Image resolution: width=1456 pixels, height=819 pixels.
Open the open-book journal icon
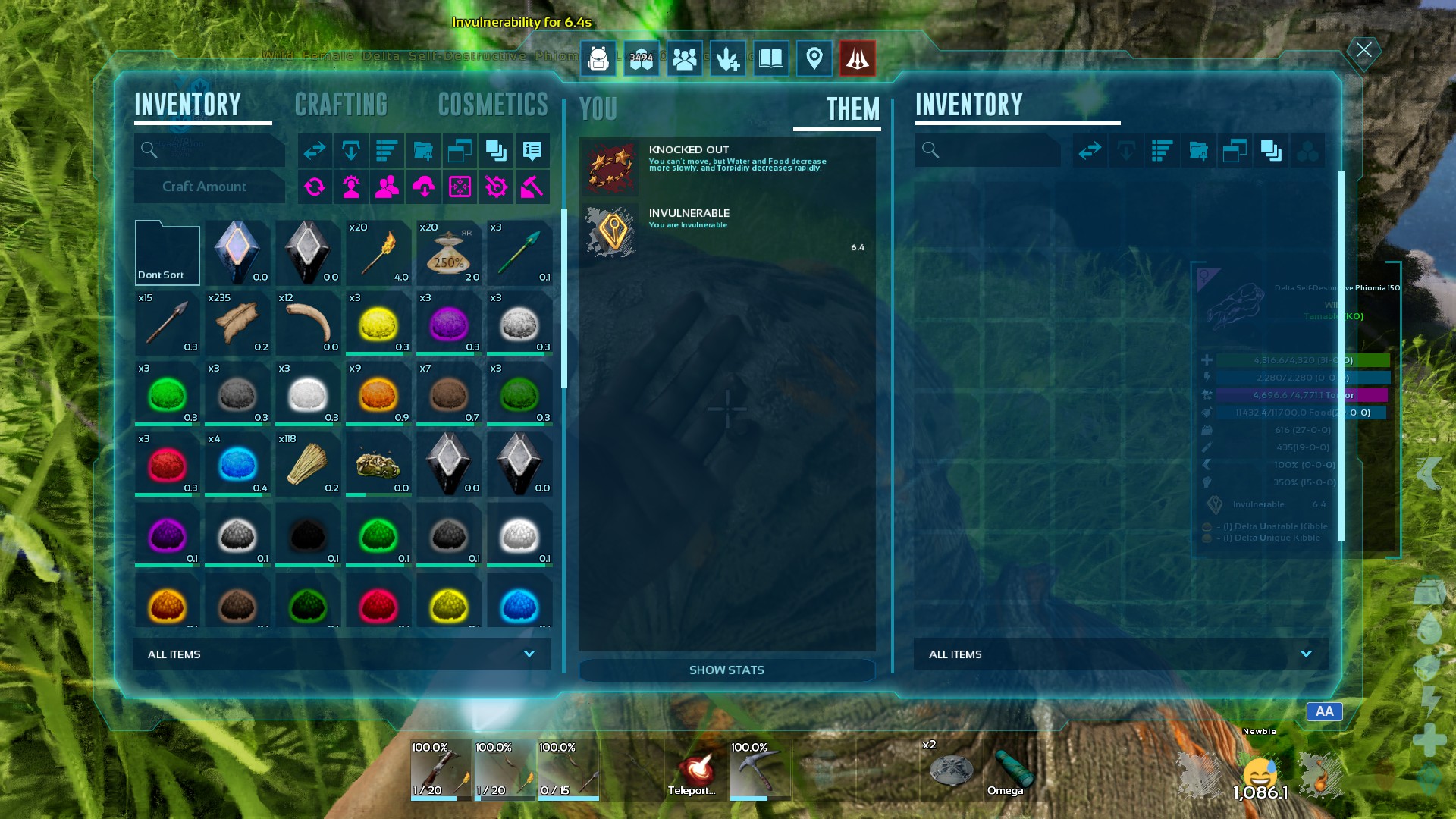pos(770,58)
